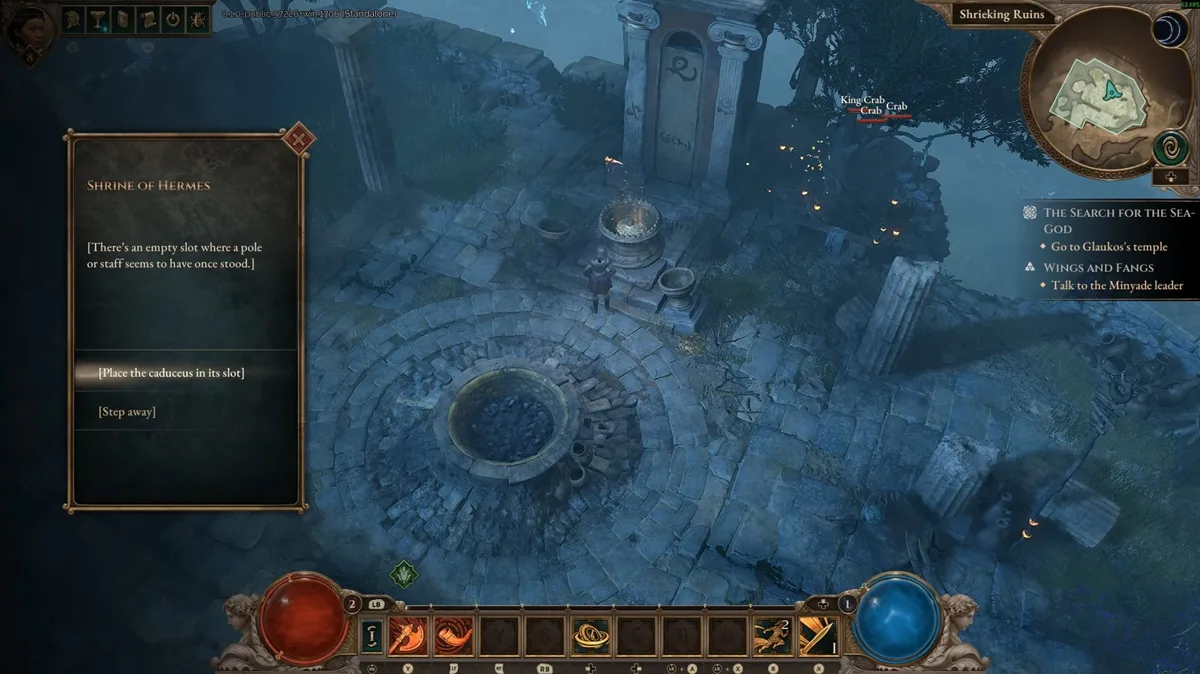Select the golden rings hotbar slot
The image size is (1200, 674).
[589, 633]
